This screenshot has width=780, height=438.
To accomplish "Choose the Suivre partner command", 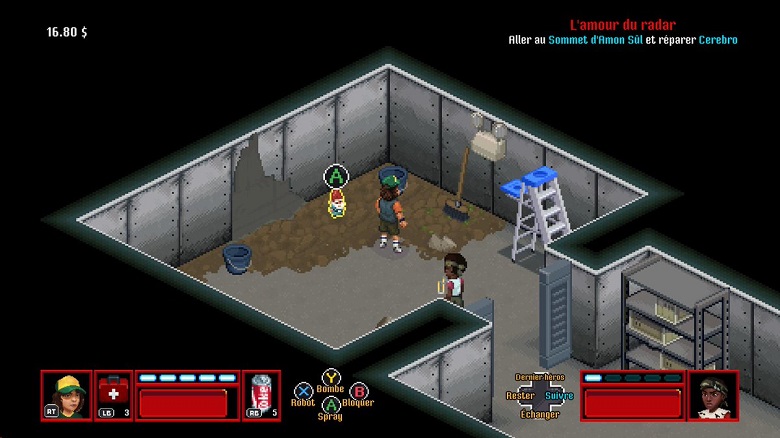I will pyautogui.click(x=560, y=396).
